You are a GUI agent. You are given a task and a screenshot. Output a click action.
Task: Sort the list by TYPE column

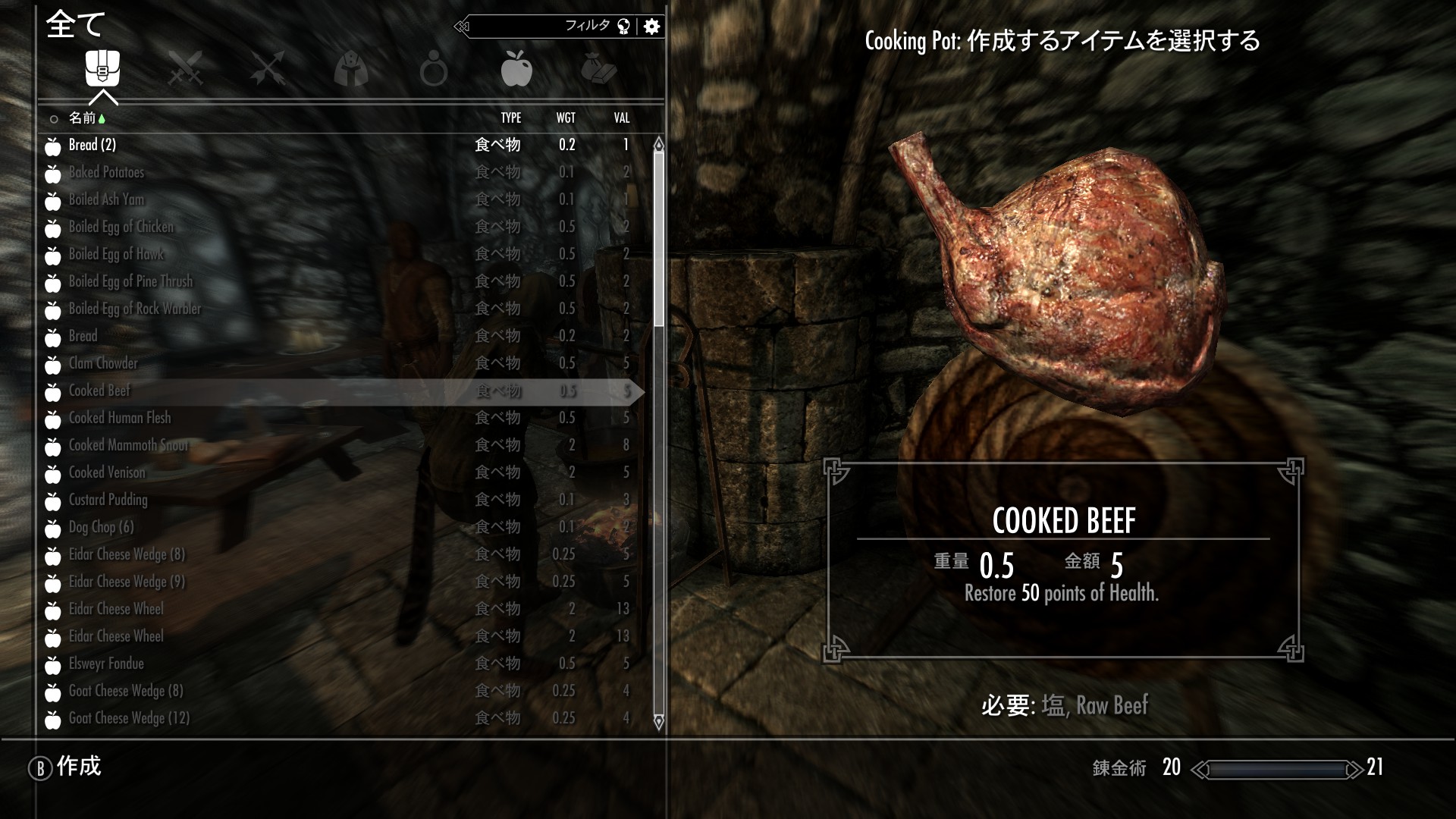click(510, 118)
